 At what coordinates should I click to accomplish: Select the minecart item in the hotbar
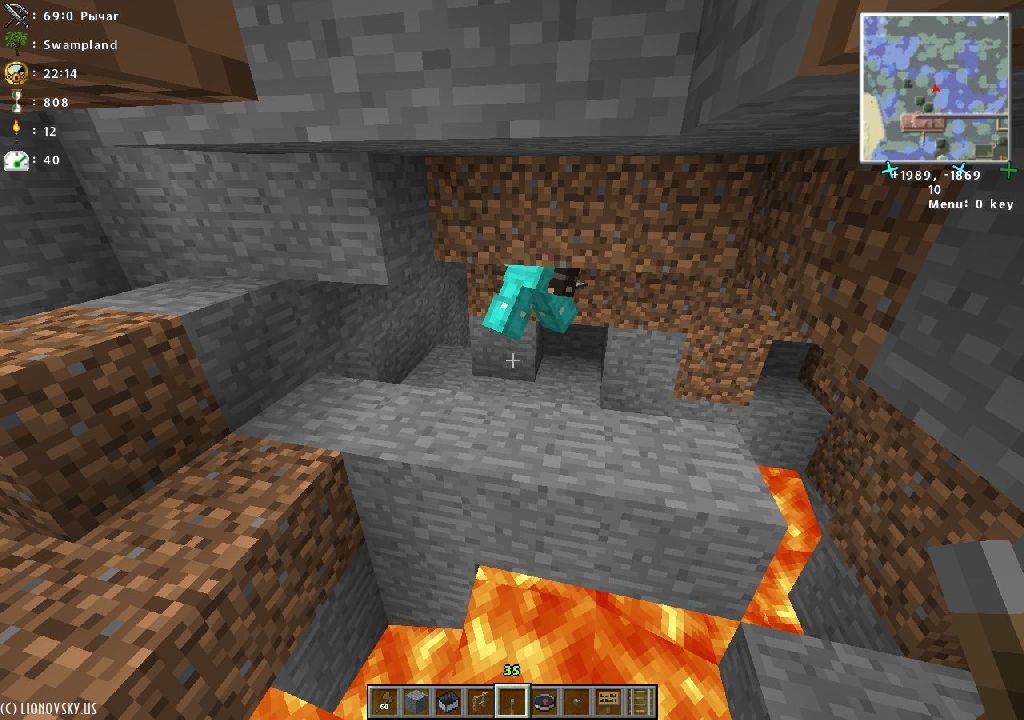click(x=449, y=702)
